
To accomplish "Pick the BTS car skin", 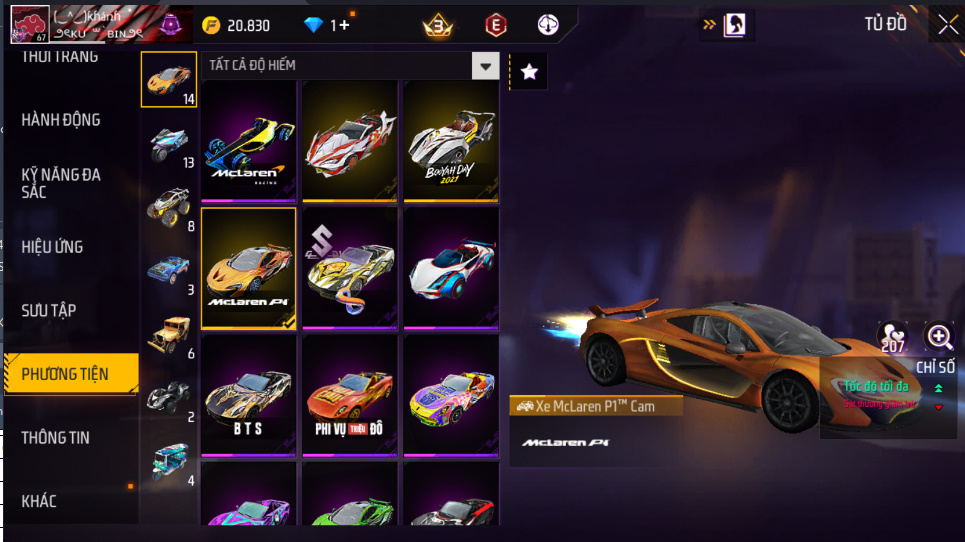I will click(249, 396).
